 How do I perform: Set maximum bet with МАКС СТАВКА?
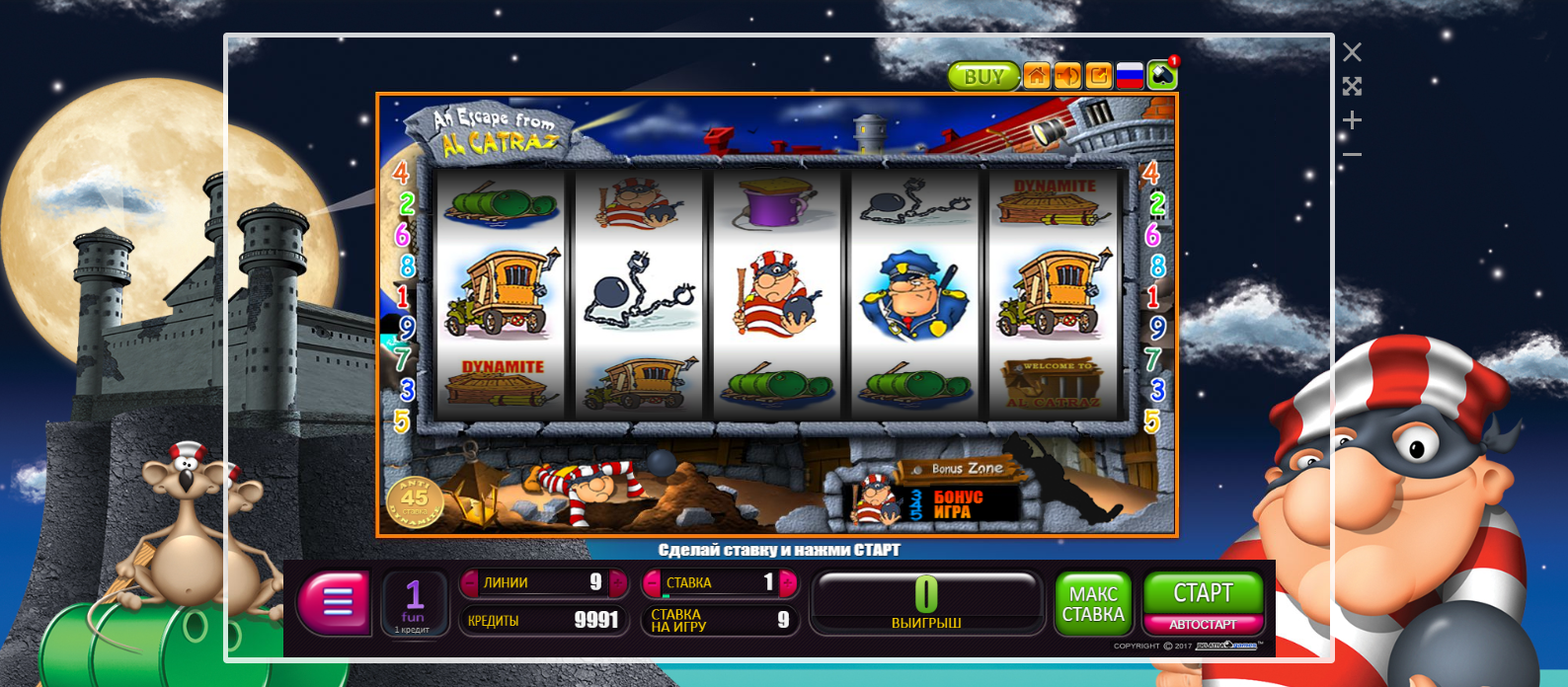pos(1093,603)
